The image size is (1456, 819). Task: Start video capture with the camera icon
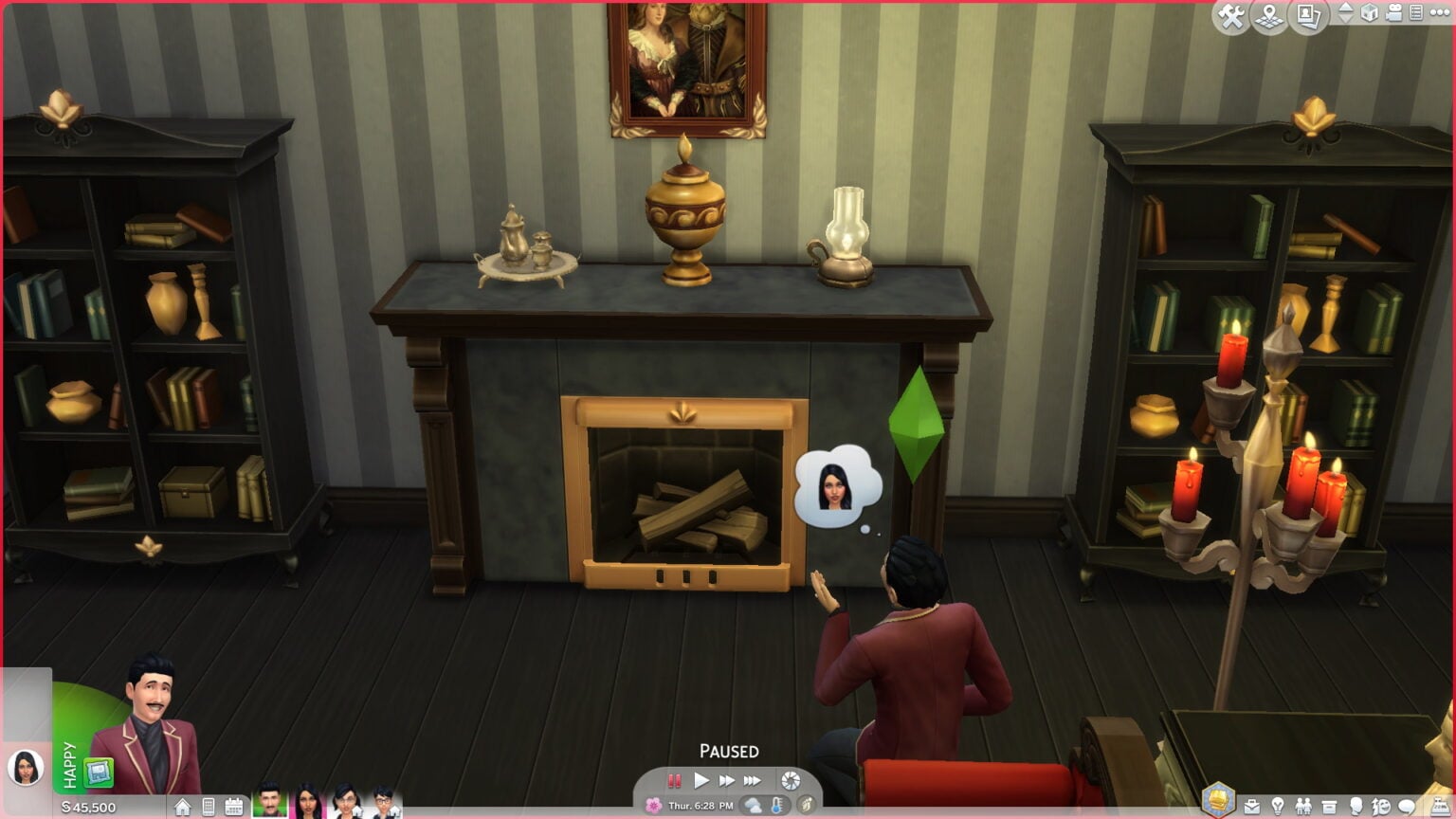[x=1392, y=14]
